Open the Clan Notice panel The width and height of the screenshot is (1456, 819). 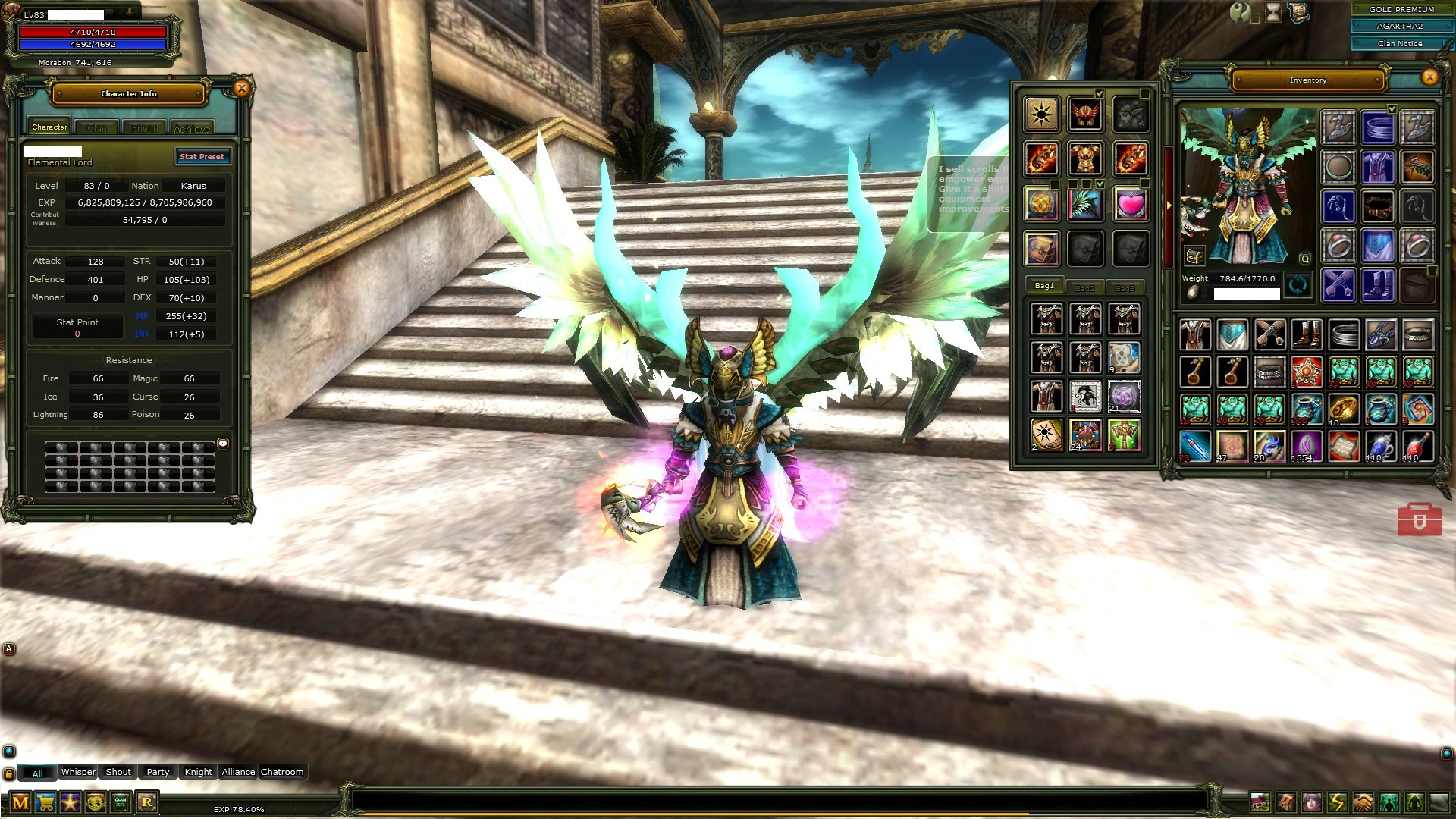coord(1399,43)
